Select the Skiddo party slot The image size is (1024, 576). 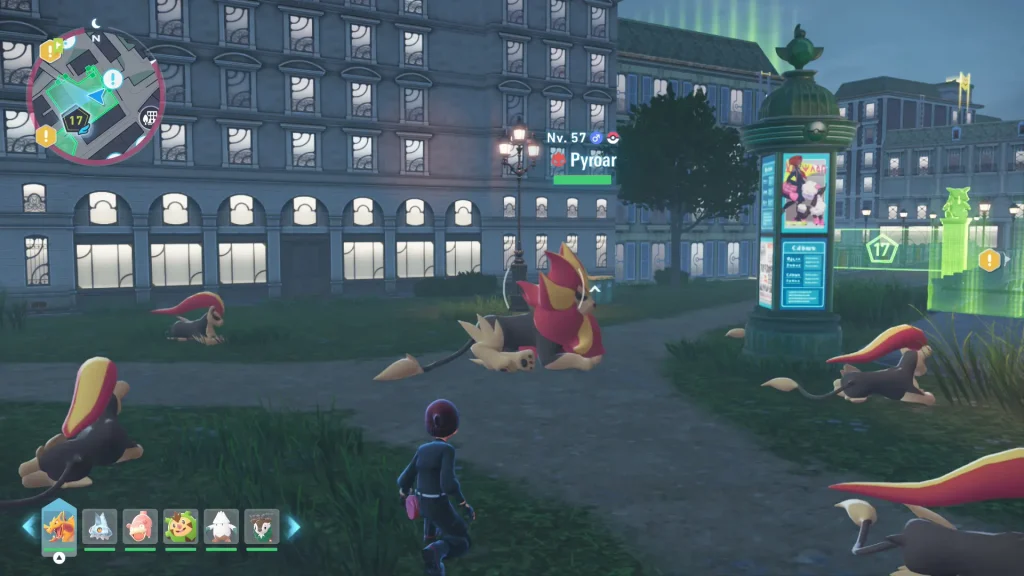click(x=262, y=526)
